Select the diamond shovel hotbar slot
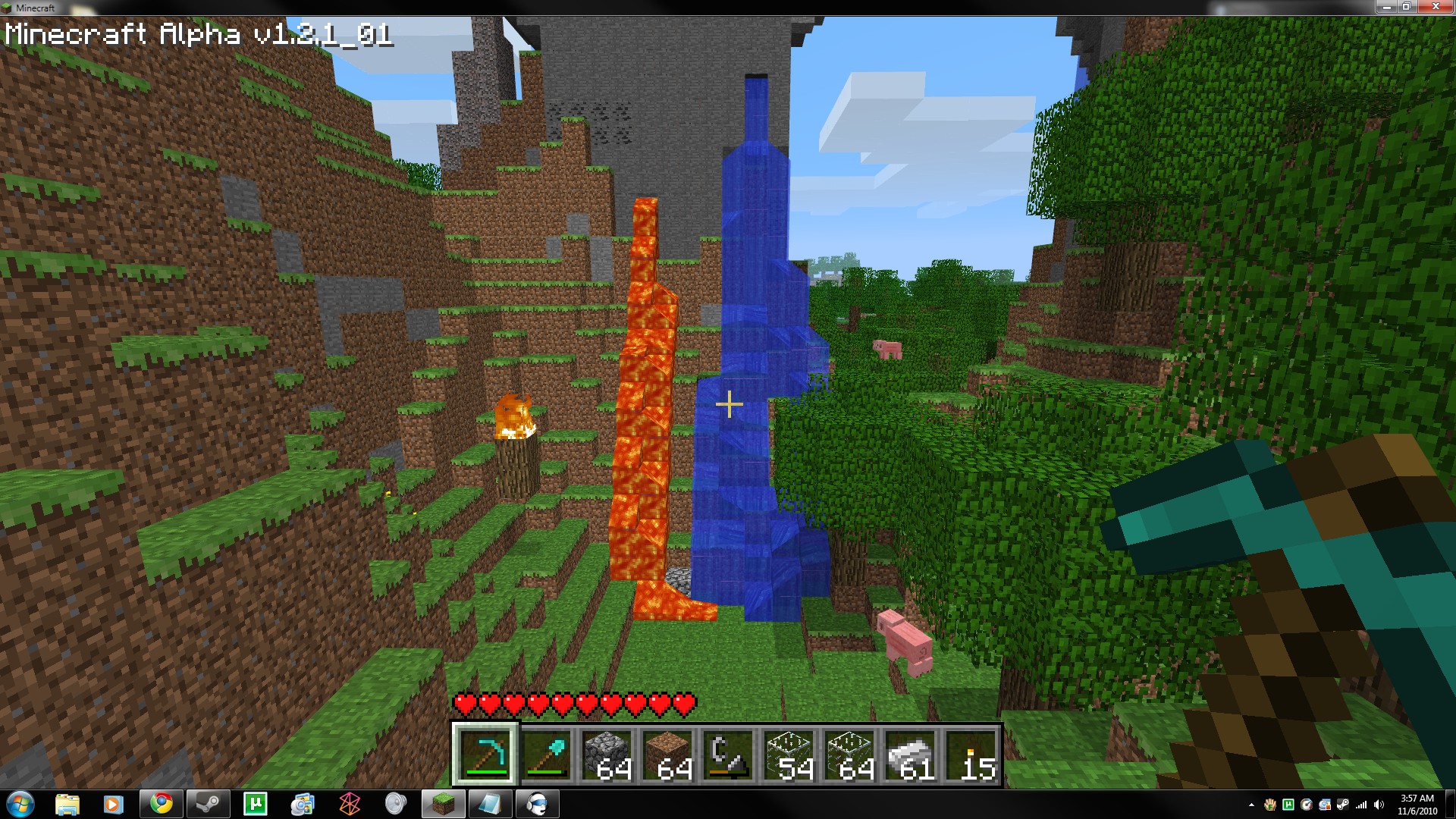This screenshot has height=819, width=1456. tap(546, 754)
